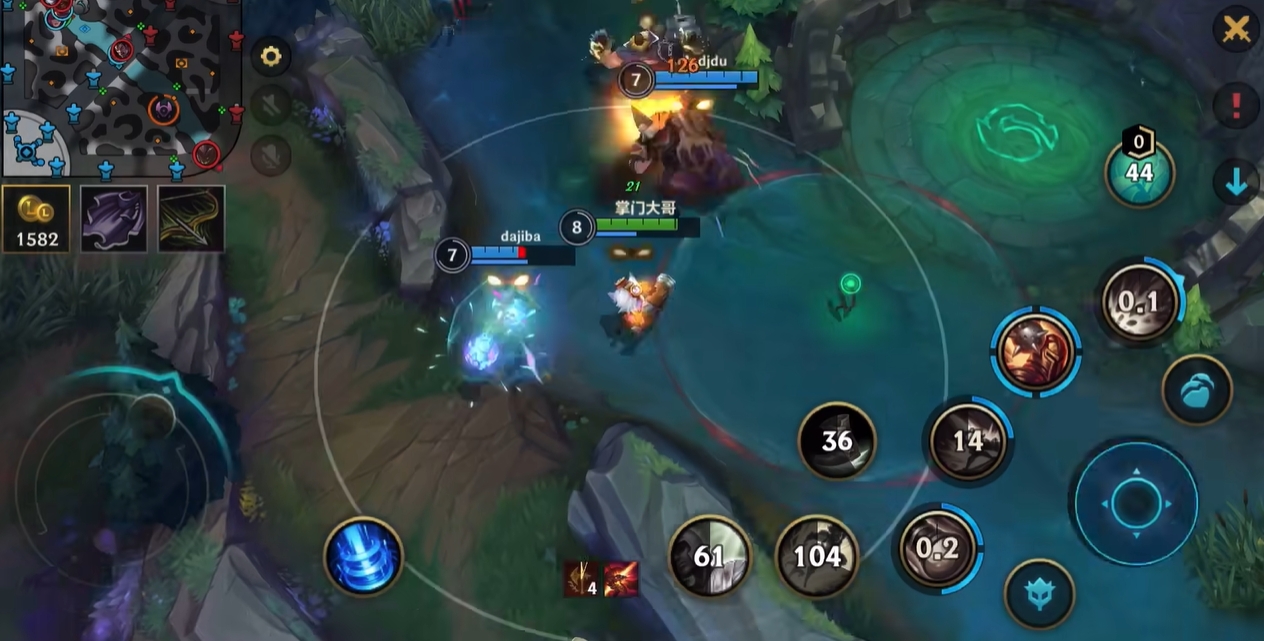Cast the glowing blue spell button
1264x641 pixels.
click(363, 556)
